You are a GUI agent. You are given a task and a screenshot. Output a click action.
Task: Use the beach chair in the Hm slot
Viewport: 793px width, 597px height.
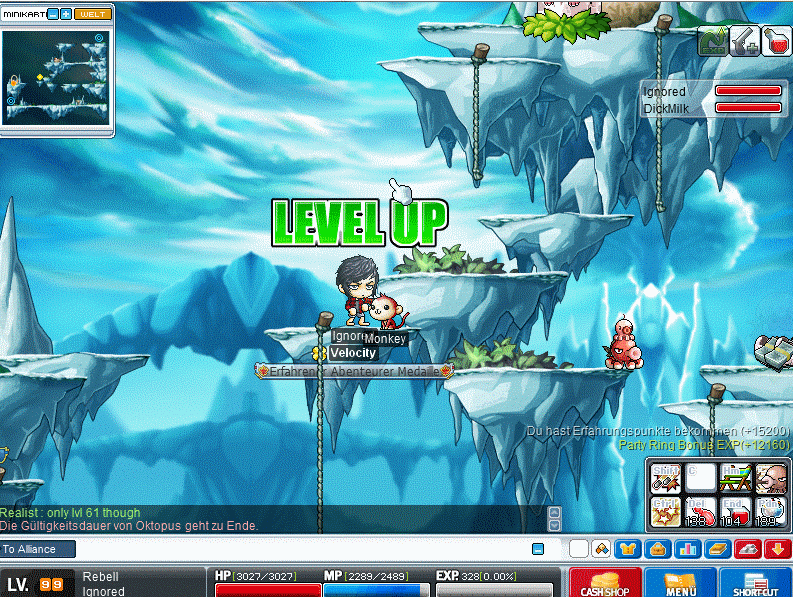735,479
